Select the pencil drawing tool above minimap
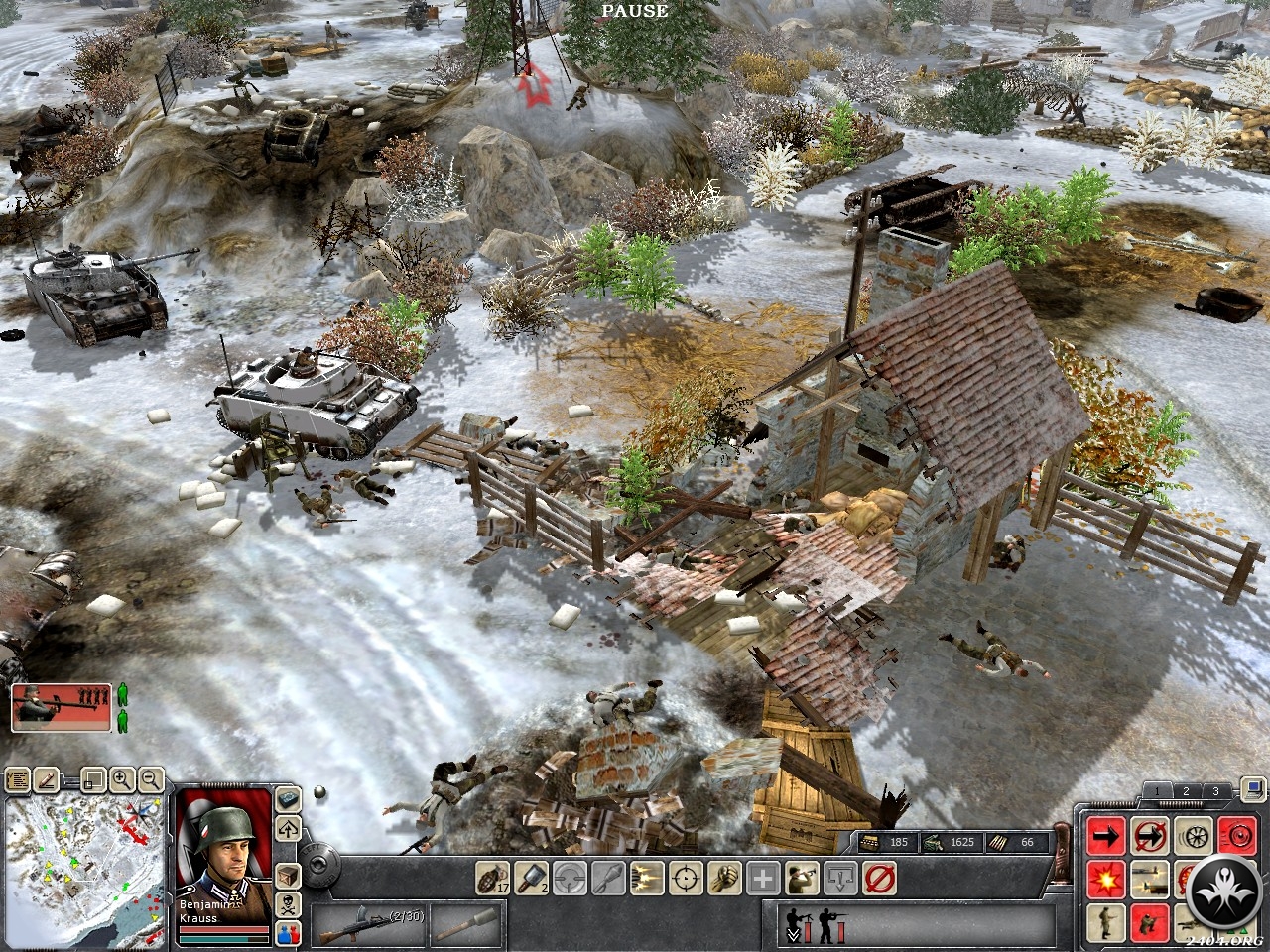This screenshot has height=952, width=1270. point(47,780)
